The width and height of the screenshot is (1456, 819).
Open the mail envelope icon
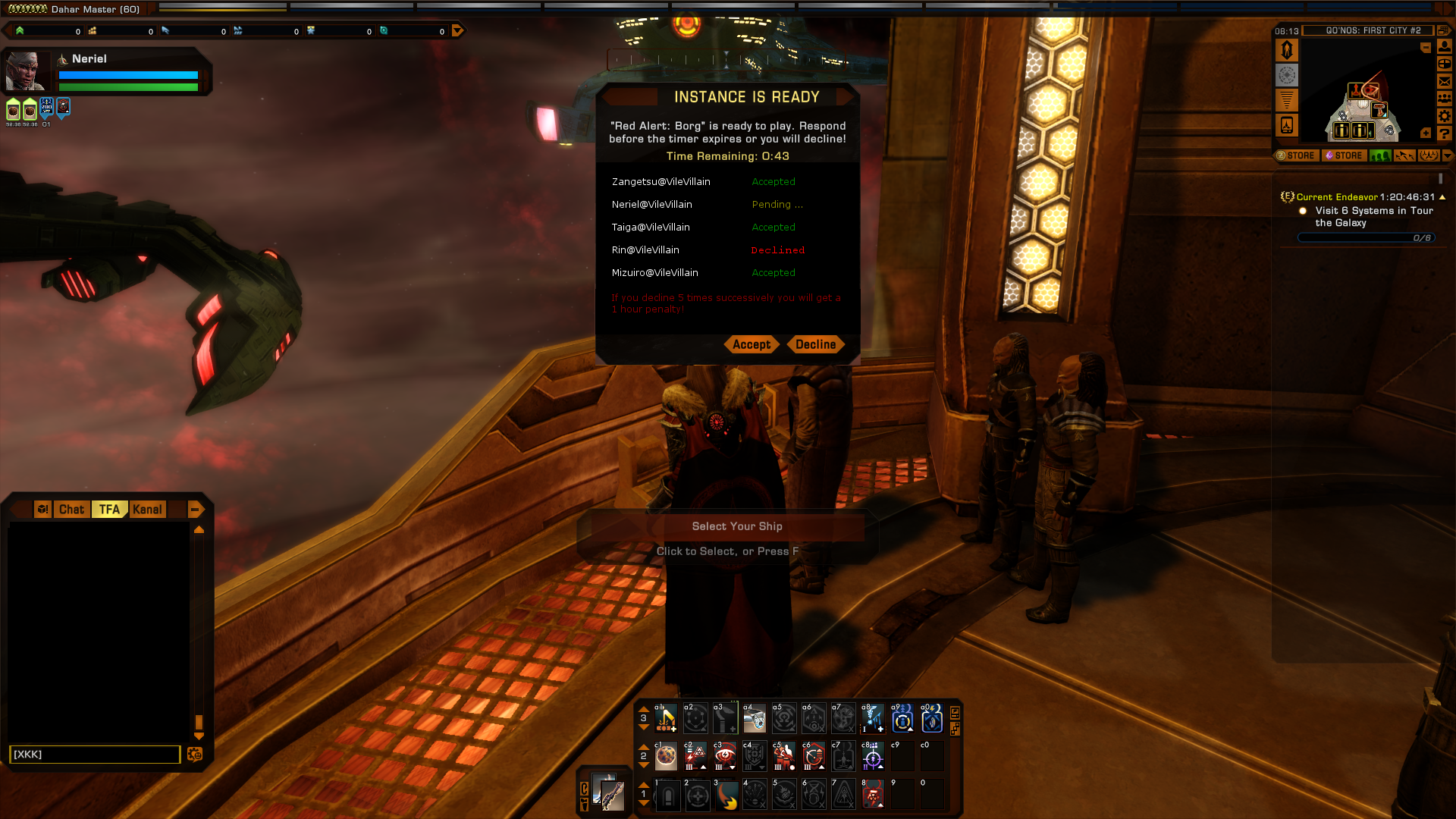[1445, 81]
